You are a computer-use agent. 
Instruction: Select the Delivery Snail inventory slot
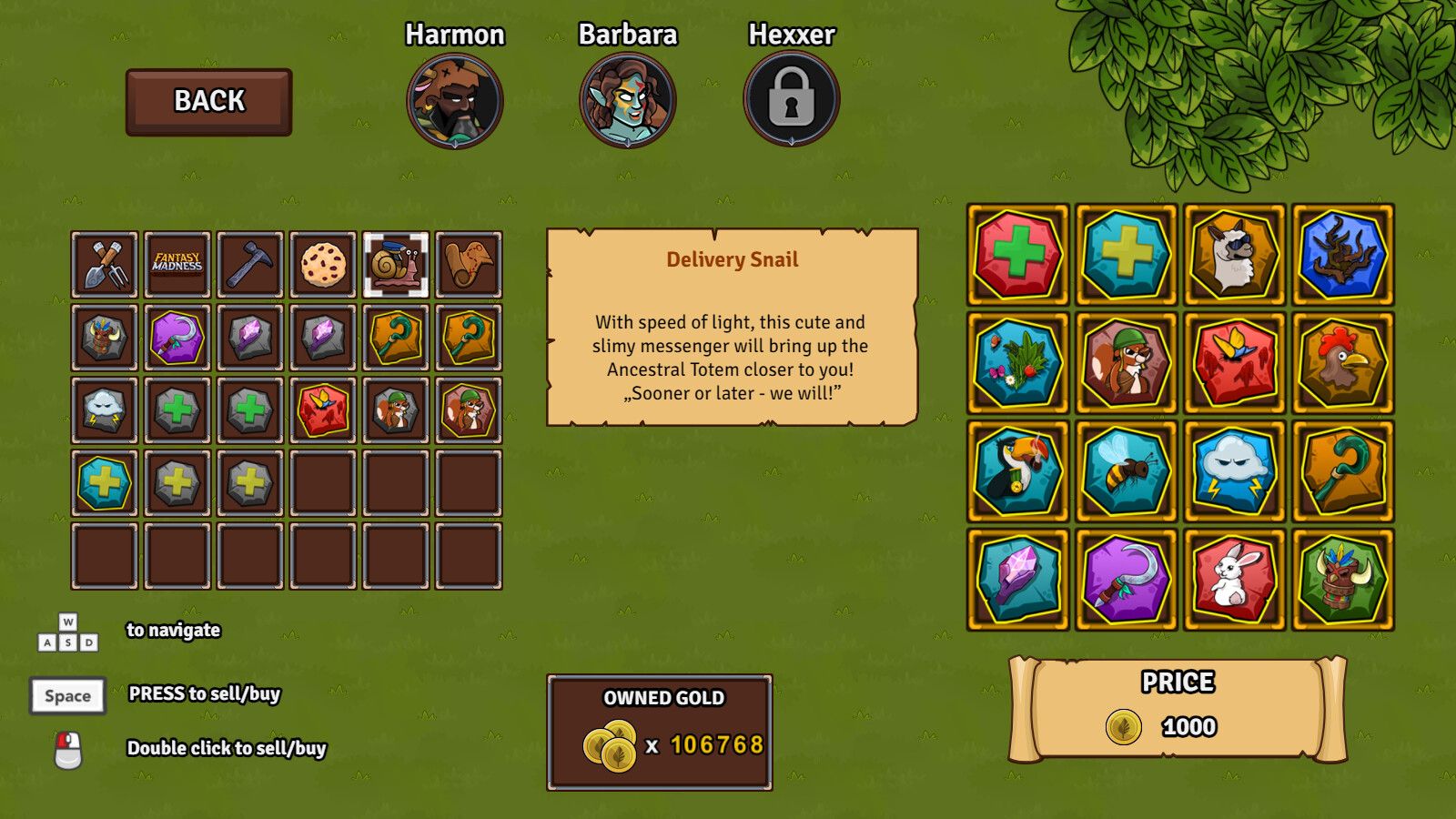[x=396, y=265]
